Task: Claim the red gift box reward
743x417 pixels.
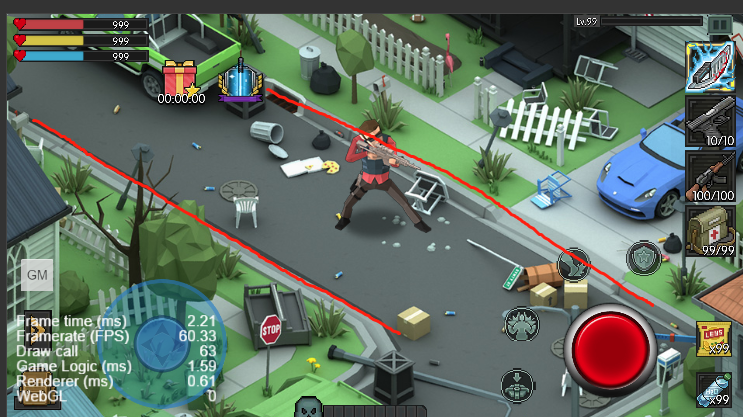Action: (x=181, y=78)
